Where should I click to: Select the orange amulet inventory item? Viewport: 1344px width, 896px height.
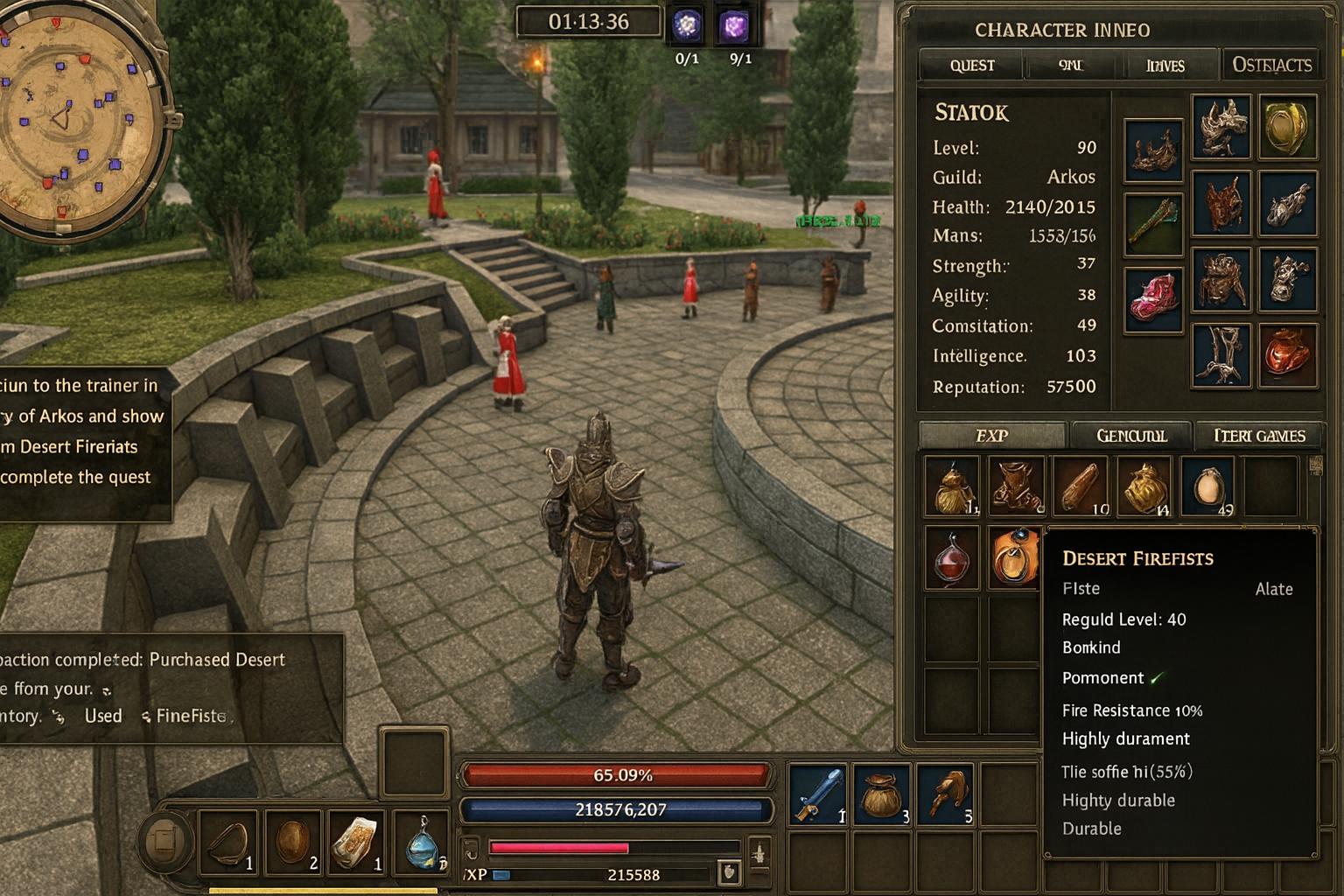[1015, 556]
